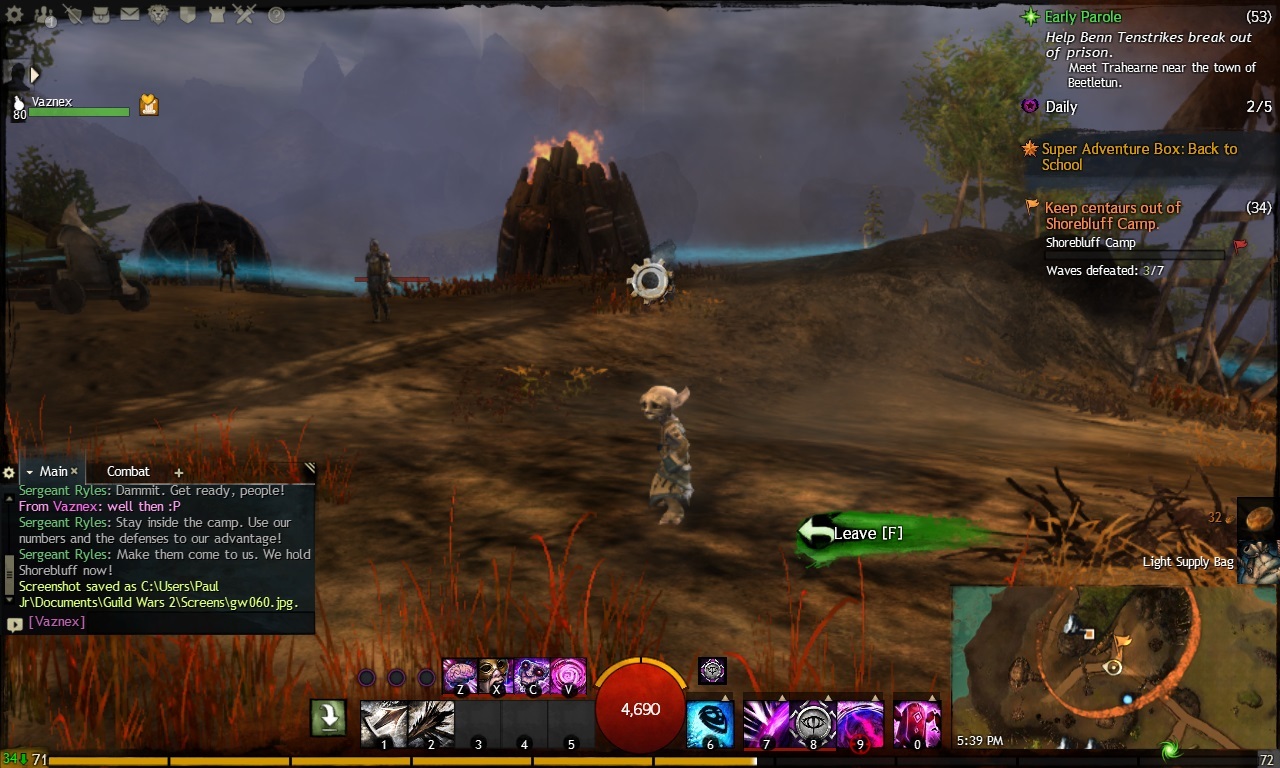Add a new chat tab with plus button
Viewport: 1280px width, 768px height.
point(179,473)
